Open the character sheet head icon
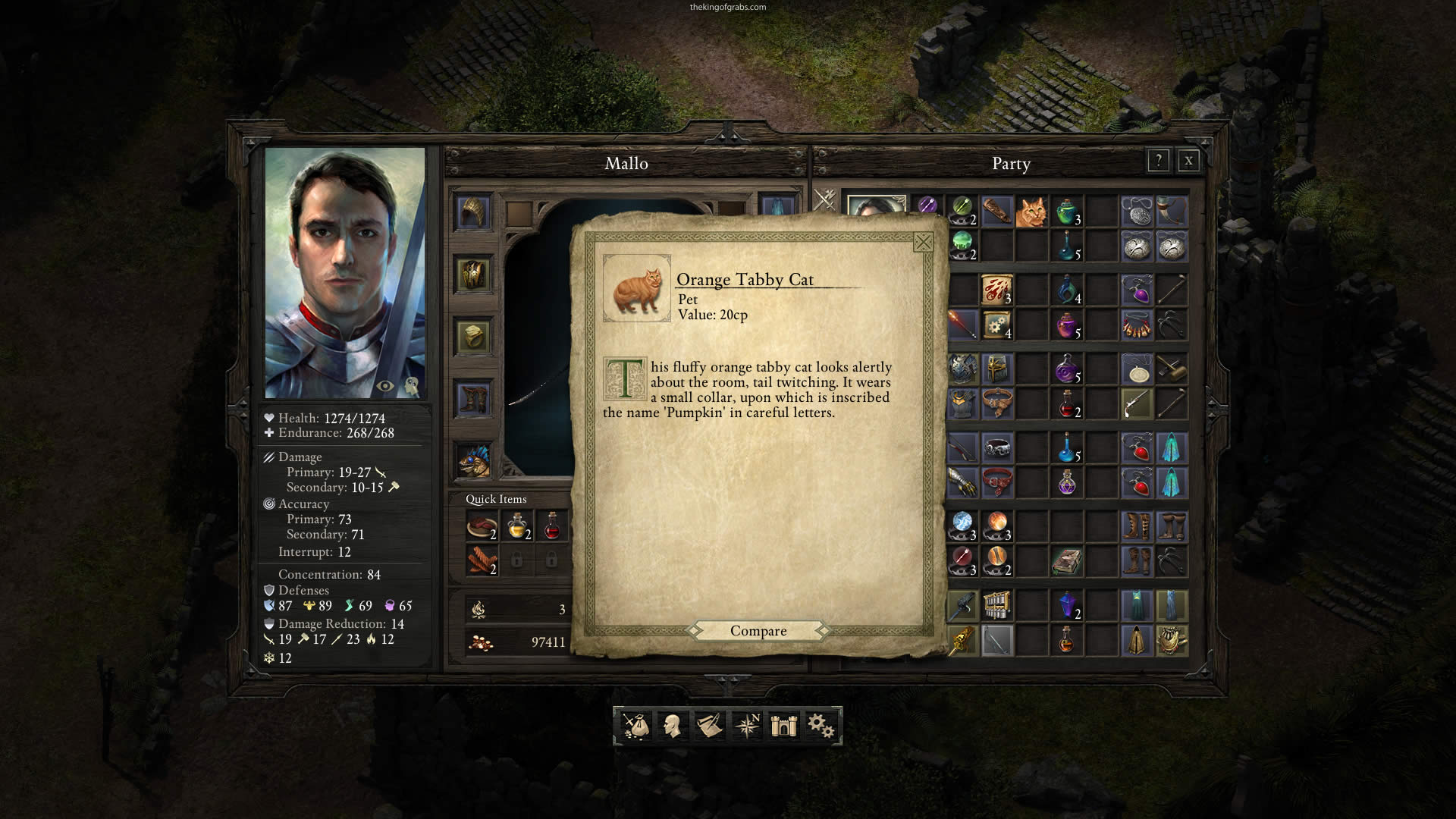This screenshot has height=819, width=1456. [x=672, y=726]
